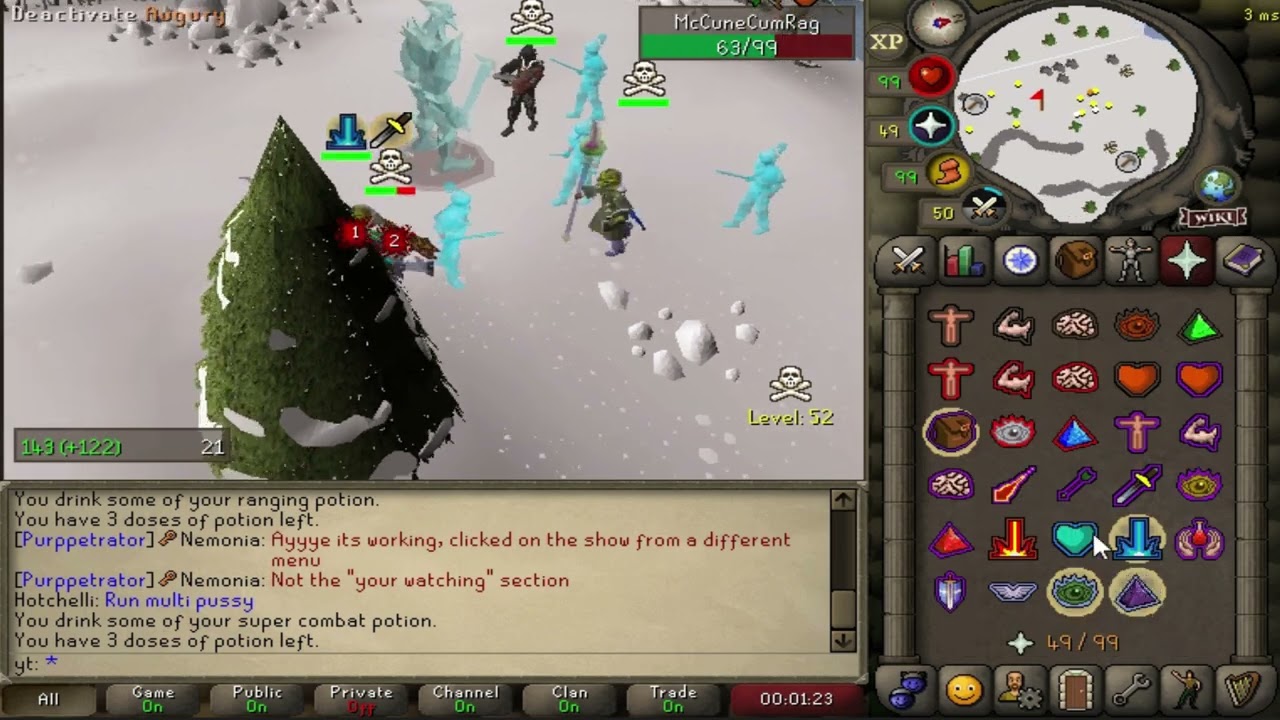The width and height of the screenshot is (1280, 720).
Task: Show the Worn Equipment tab
Action: tap(1131, 261)
